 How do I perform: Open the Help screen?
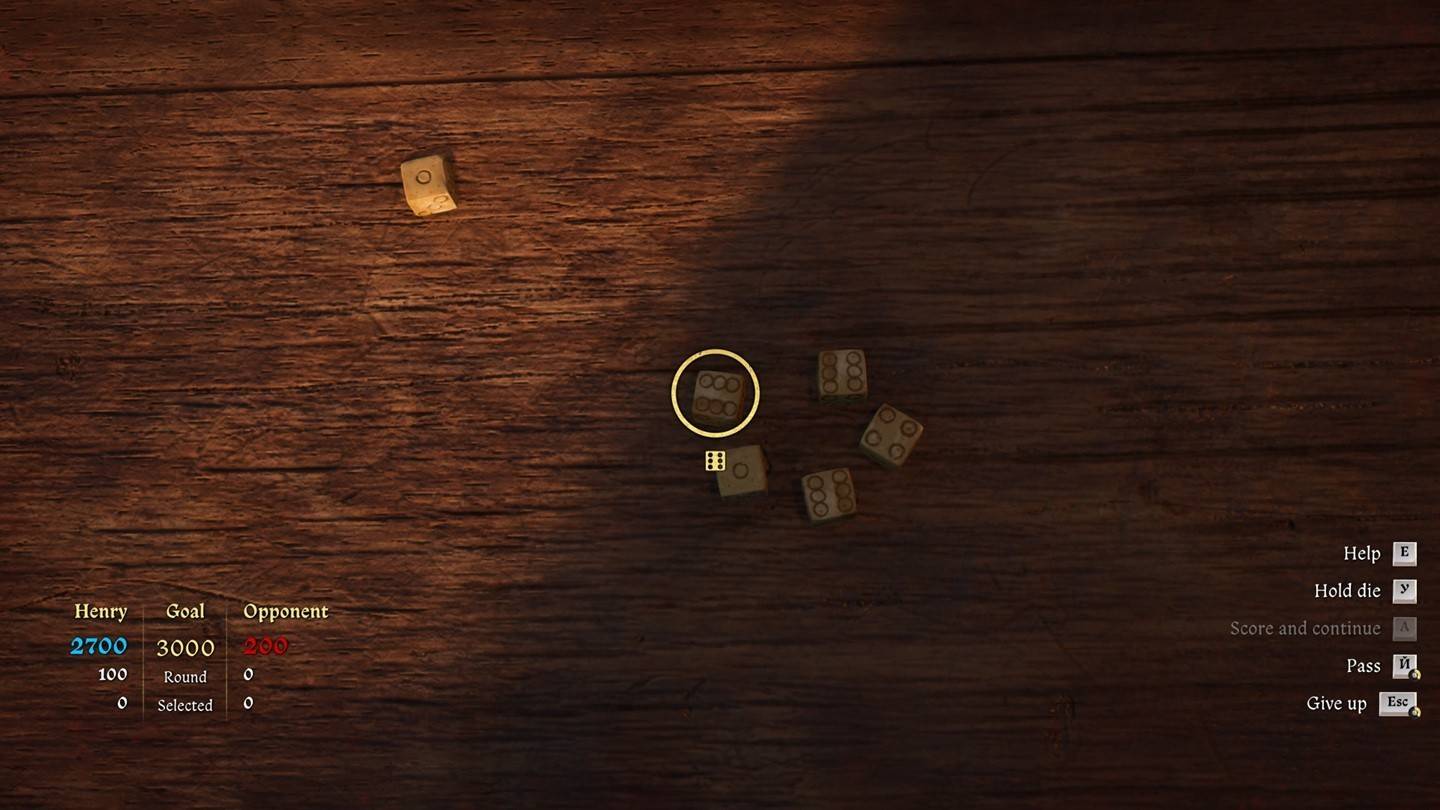click(1363, 553)
